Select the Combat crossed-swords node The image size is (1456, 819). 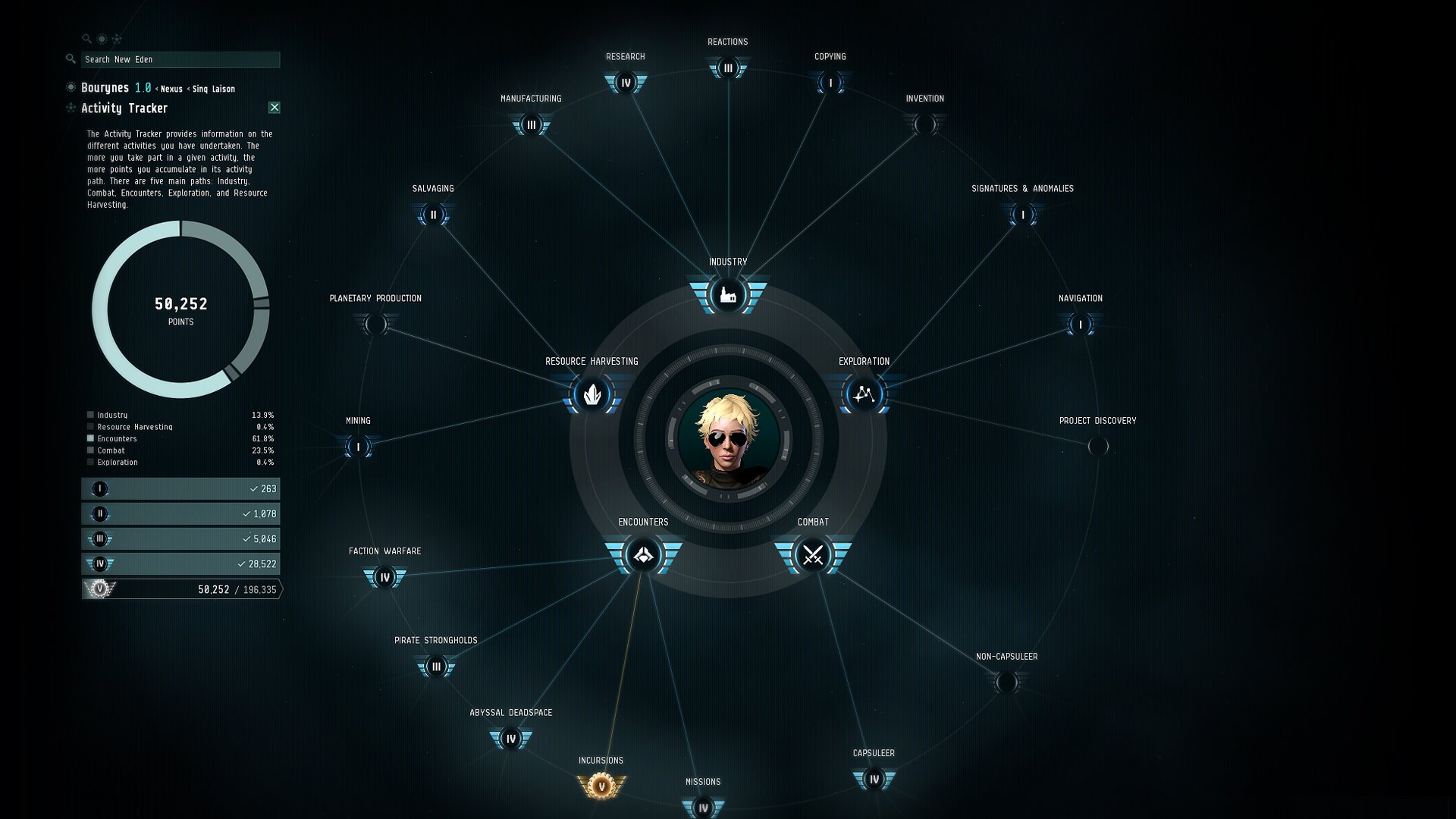click(x=813, y=555)
